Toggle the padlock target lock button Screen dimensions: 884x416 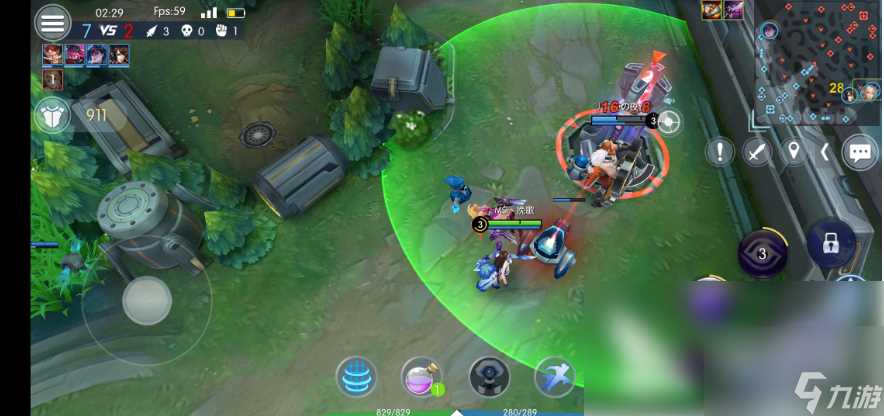point(831,242)
